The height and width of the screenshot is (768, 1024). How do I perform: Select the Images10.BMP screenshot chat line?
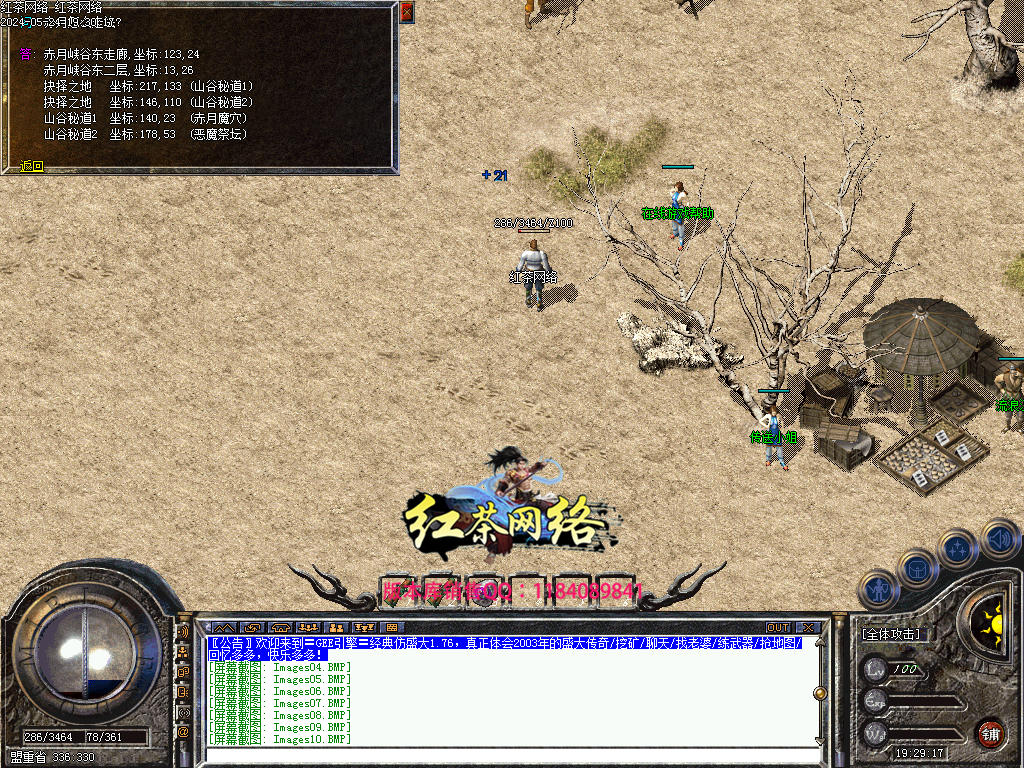coord(281,739)
